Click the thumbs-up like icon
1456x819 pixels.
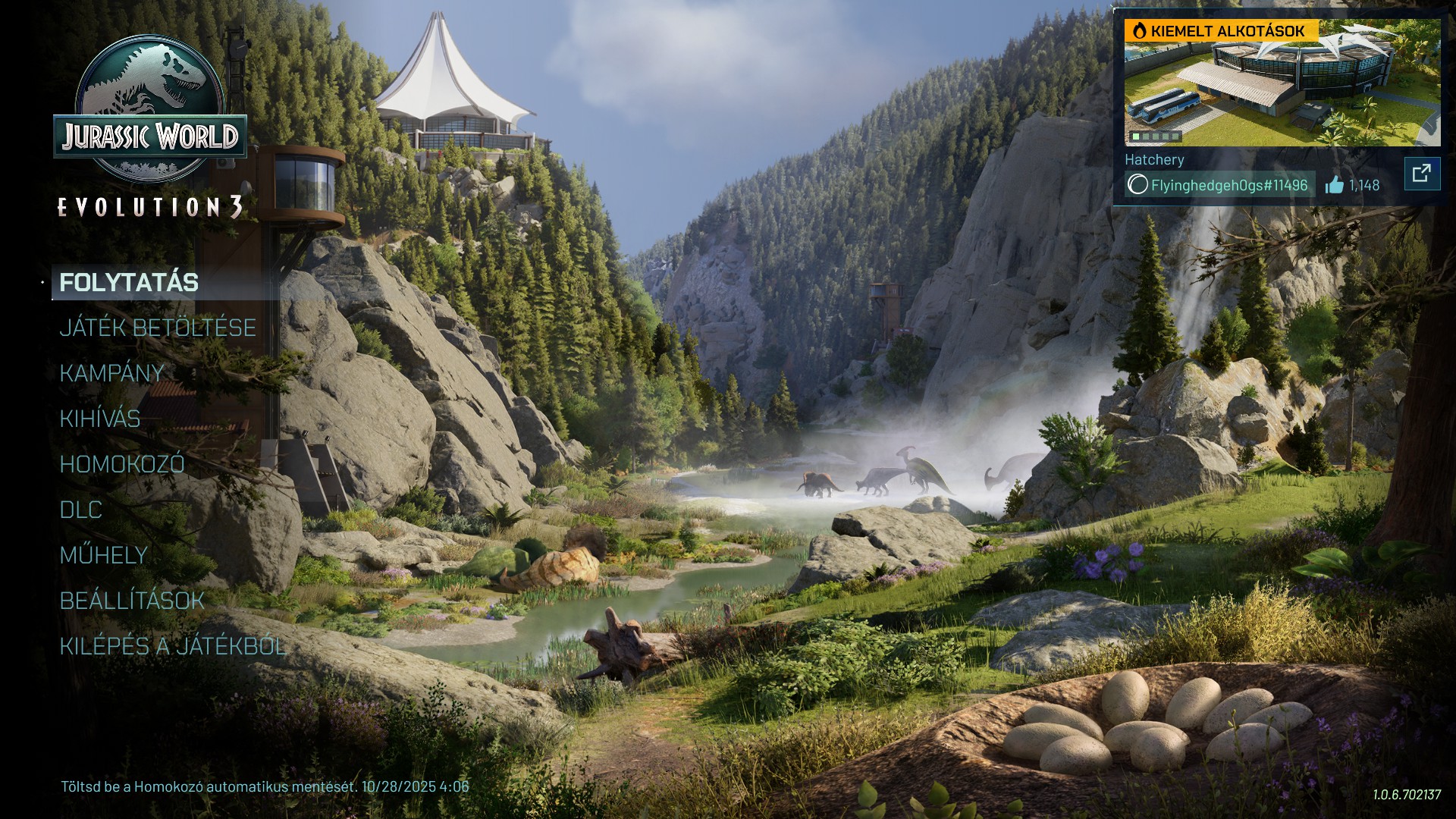pyautogui.click(x=1335, y=185)
